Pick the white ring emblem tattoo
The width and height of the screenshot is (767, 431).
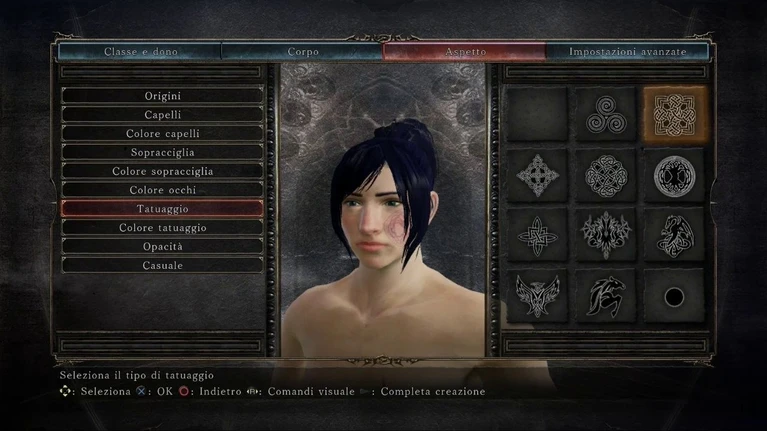coord(674,176)
